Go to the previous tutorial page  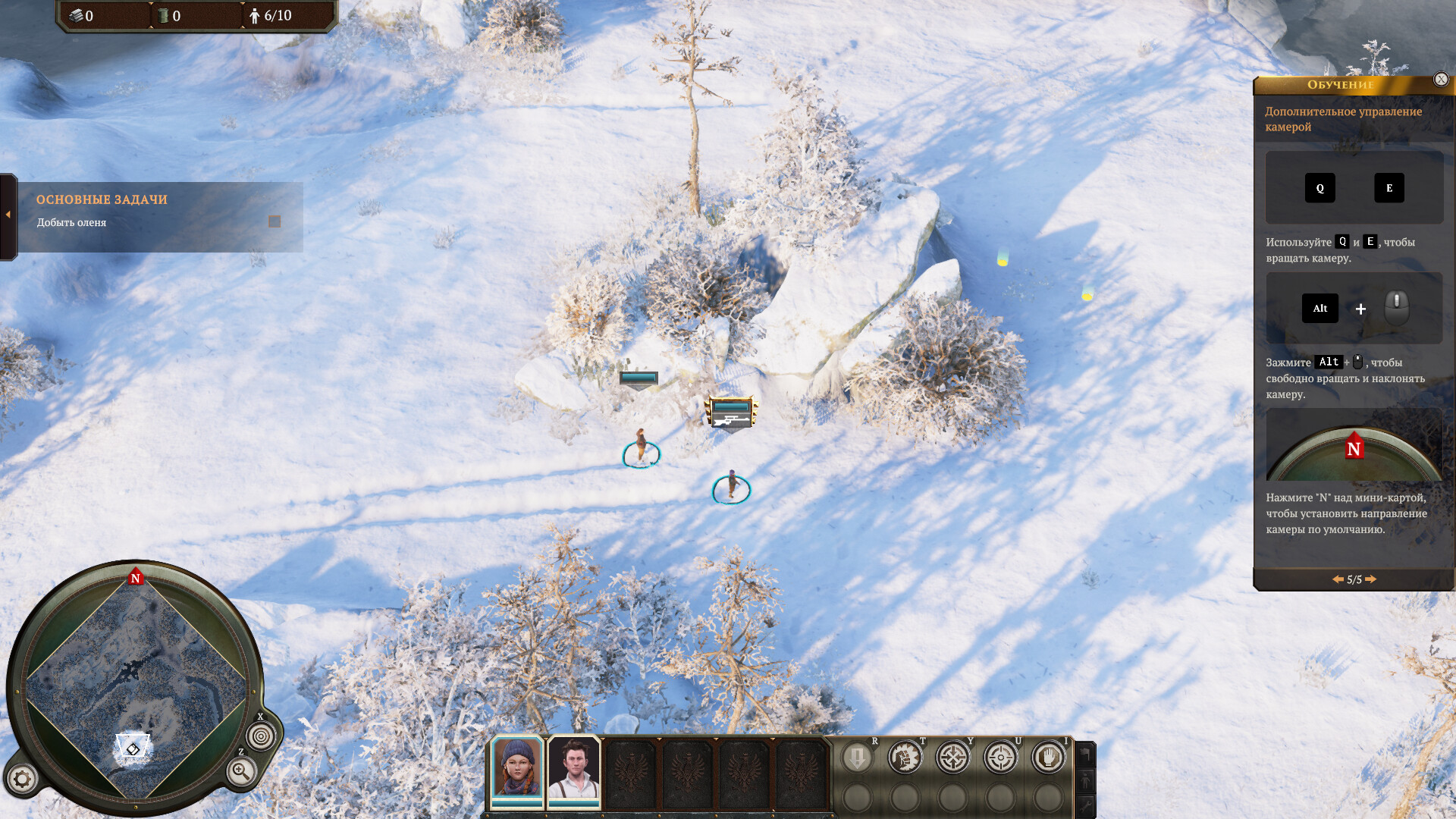click(1338, 579)
